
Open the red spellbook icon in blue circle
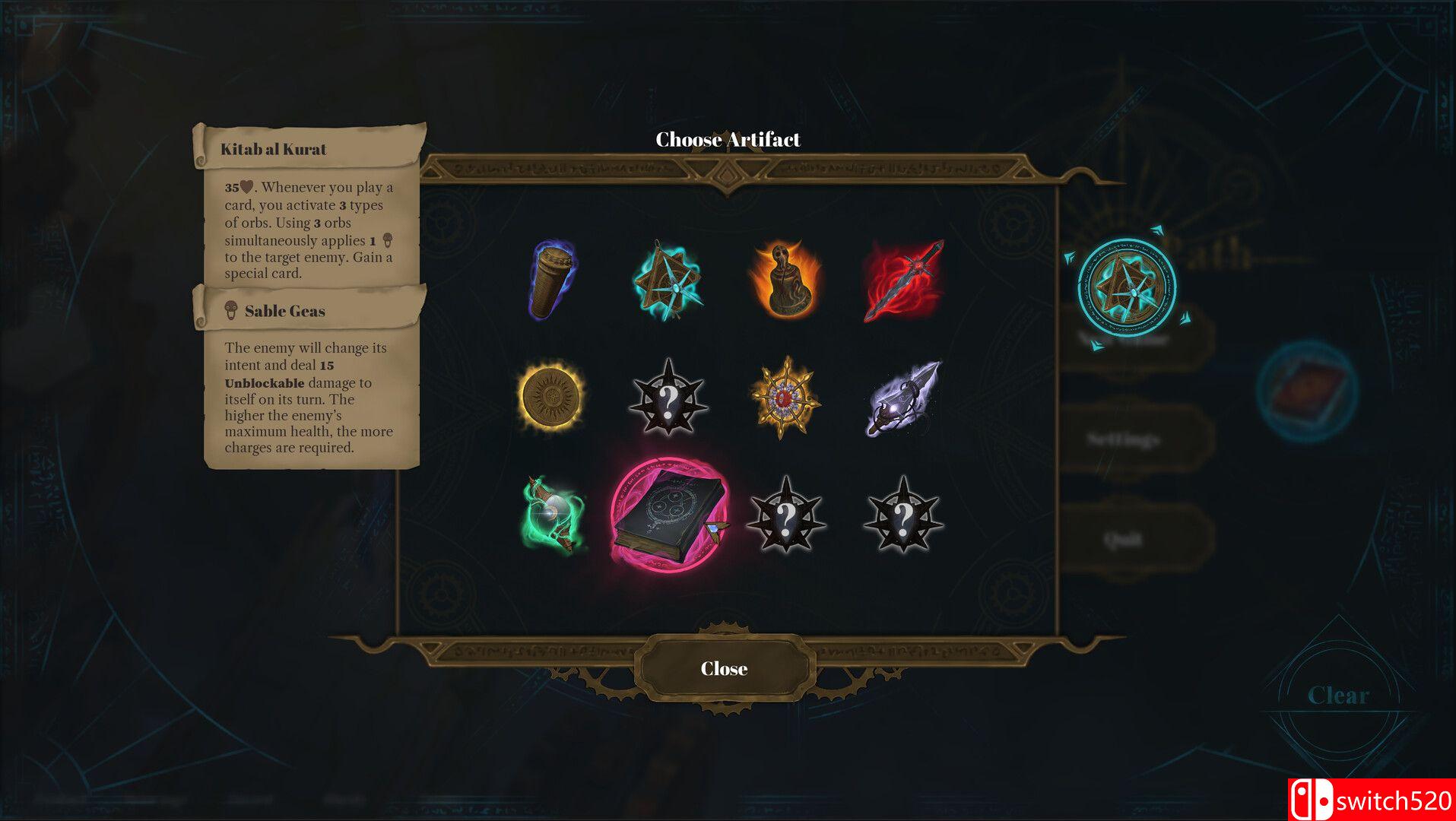(x=1307, y=391)
